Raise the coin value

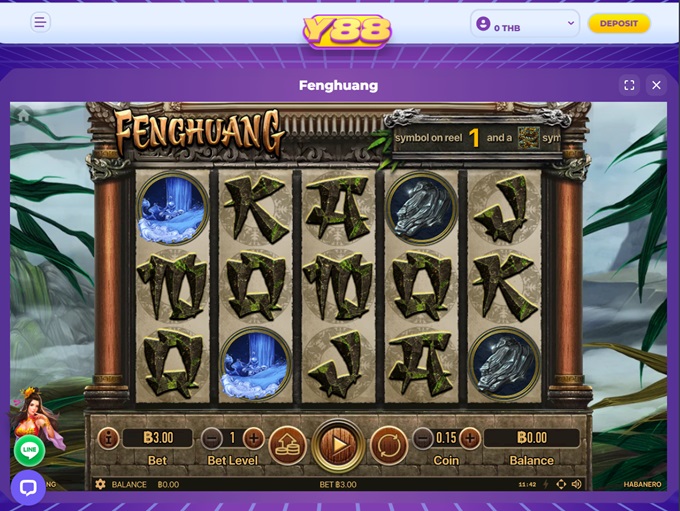tap(470, 438)
